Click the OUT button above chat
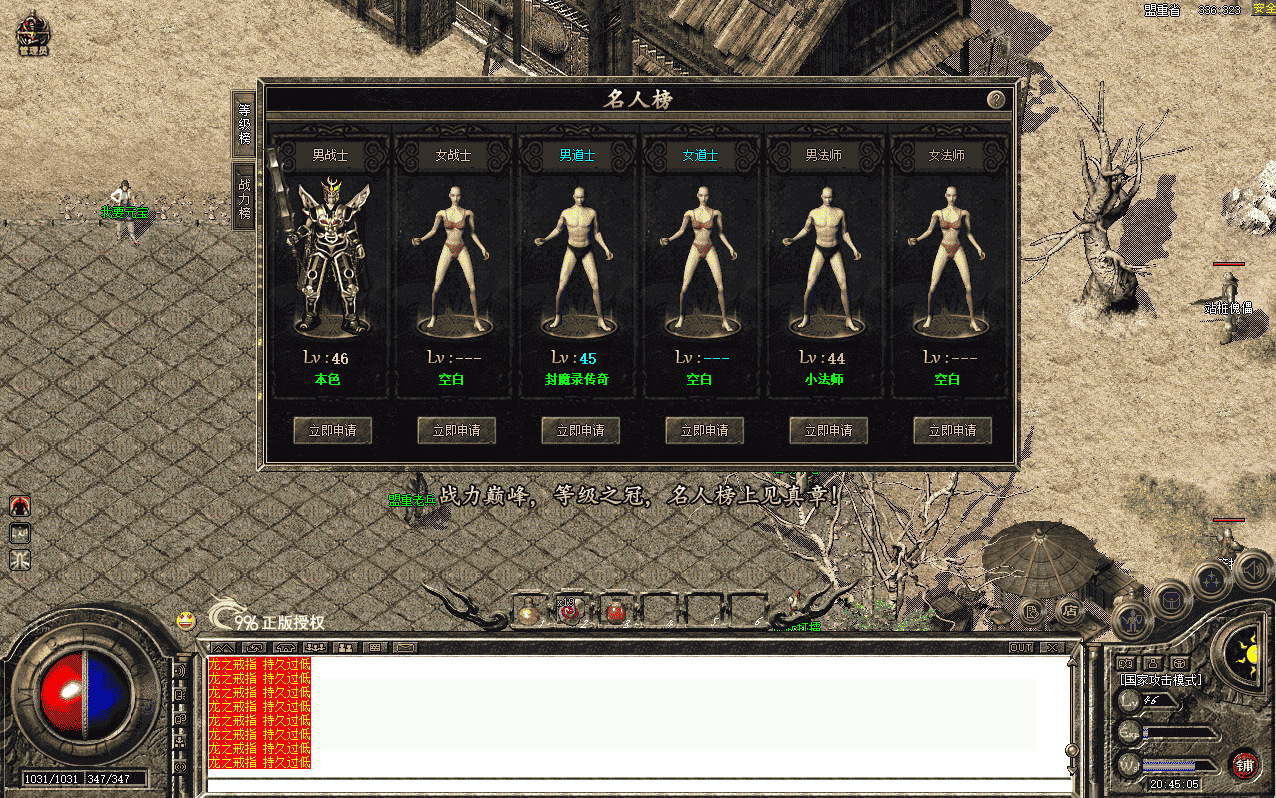 pos(1021,647)
